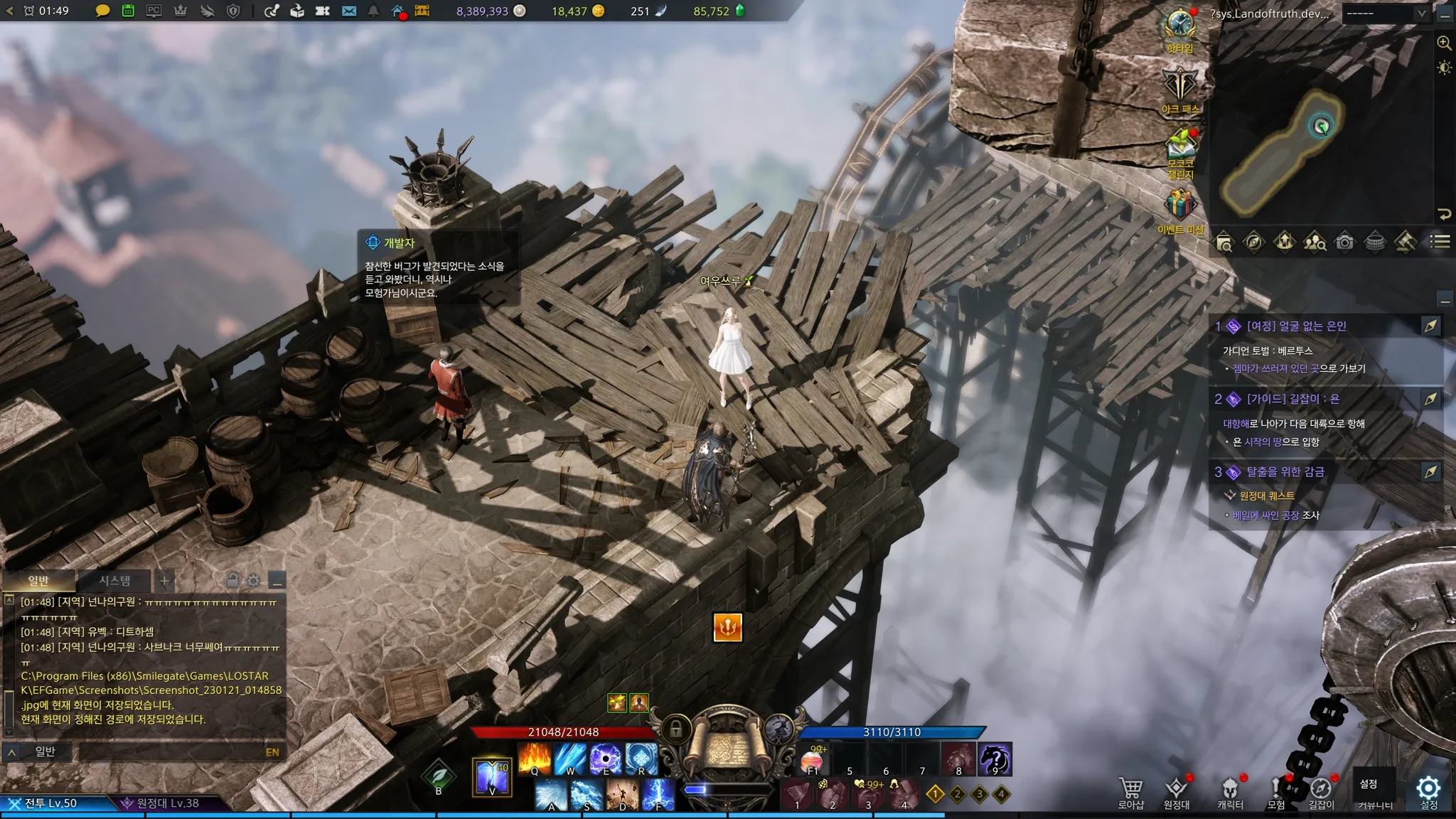Cast the ice shards skill on W
1456x819 pixels.
pos(570,759)
